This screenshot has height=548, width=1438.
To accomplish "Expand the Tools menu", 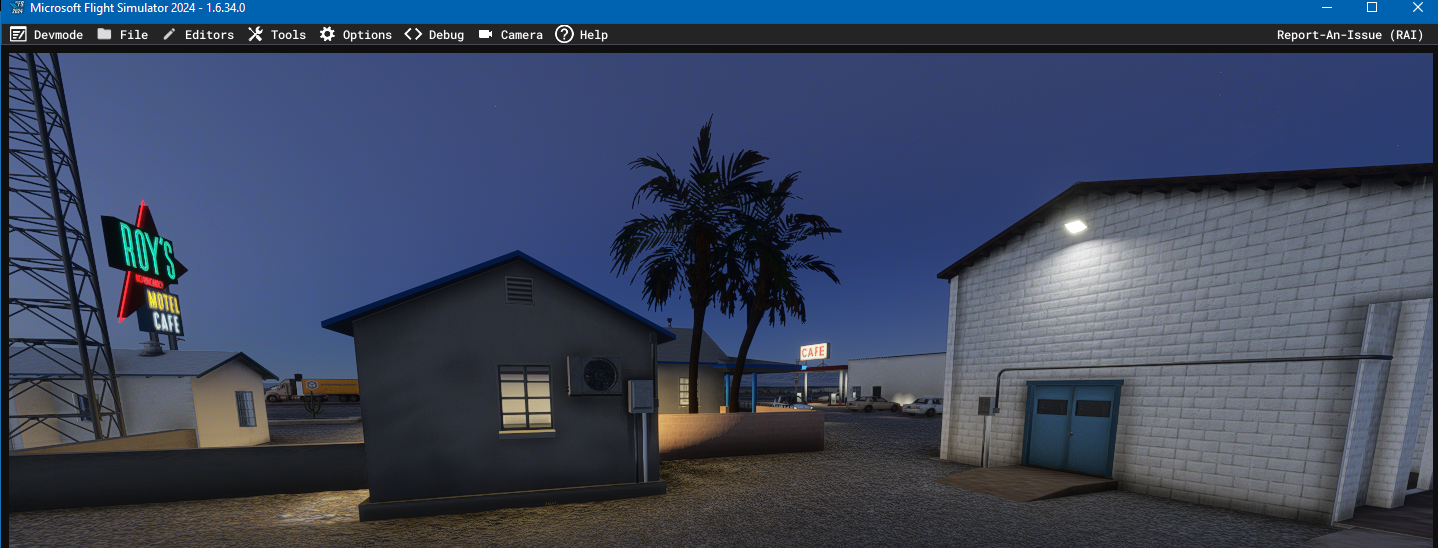I will click(x=277, y=35).
